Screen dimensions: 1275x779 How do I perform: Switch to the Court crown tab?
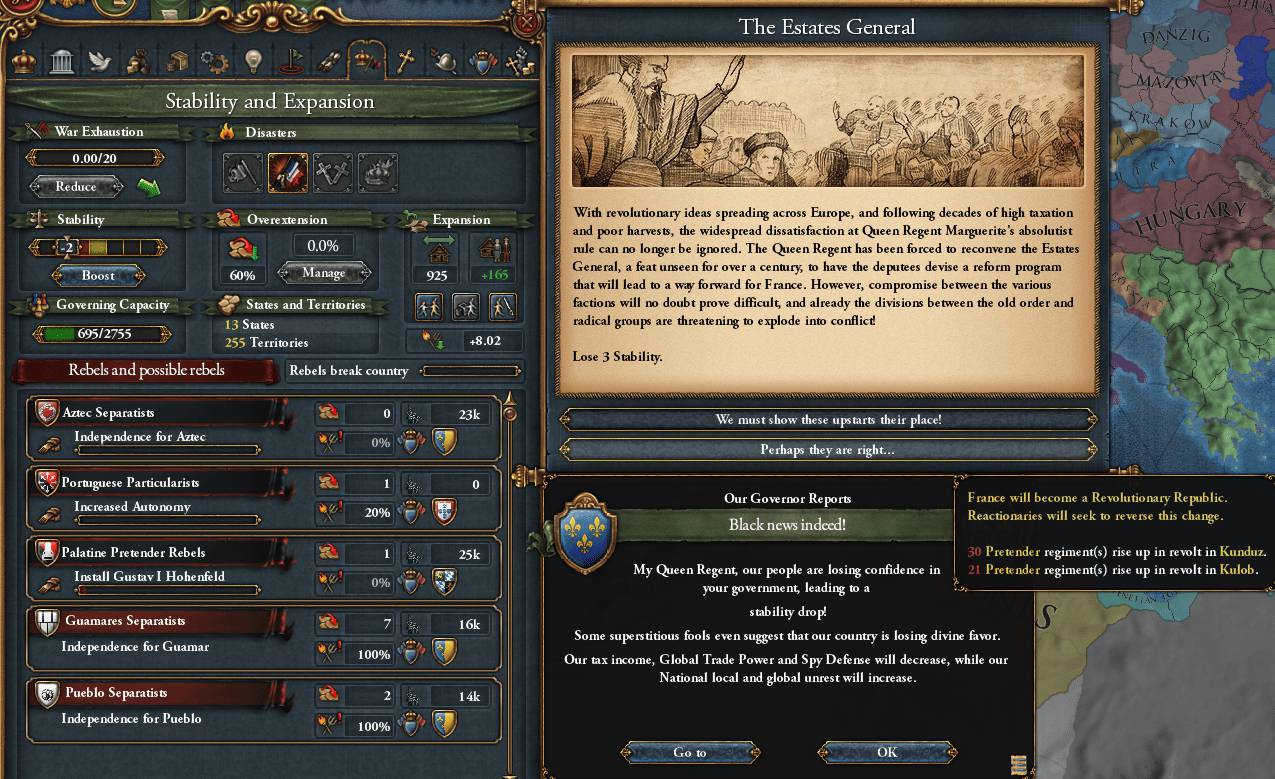coord(23,62)
